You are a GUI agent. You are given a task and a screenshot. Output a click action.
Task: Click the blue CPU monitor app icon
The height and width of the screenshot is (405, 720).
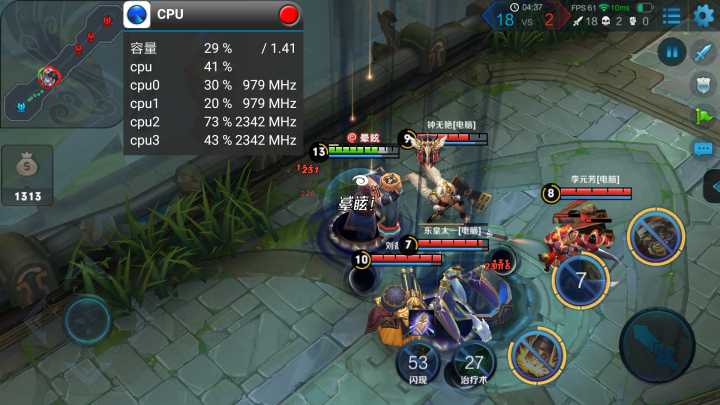[137, 15]
